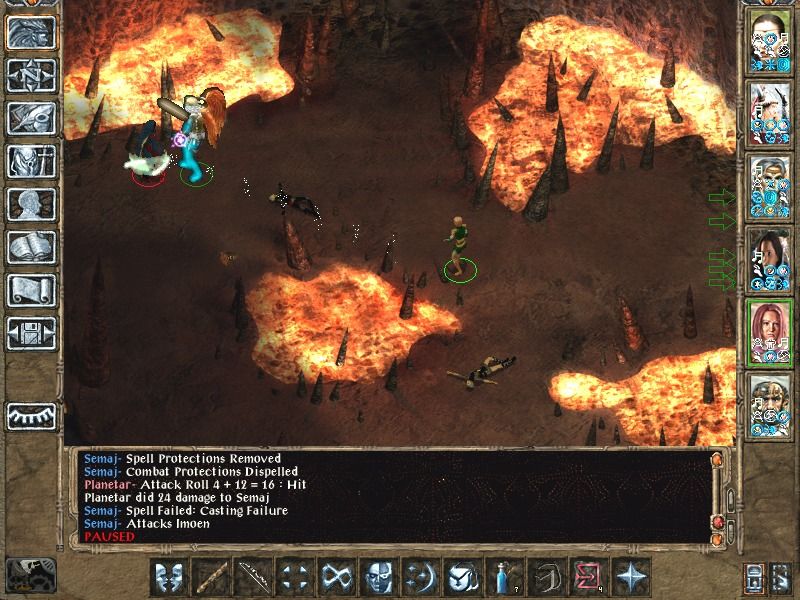This screenshot has width=800, height=600.
Task: Show the character record sheet
Action: (30, 204)
